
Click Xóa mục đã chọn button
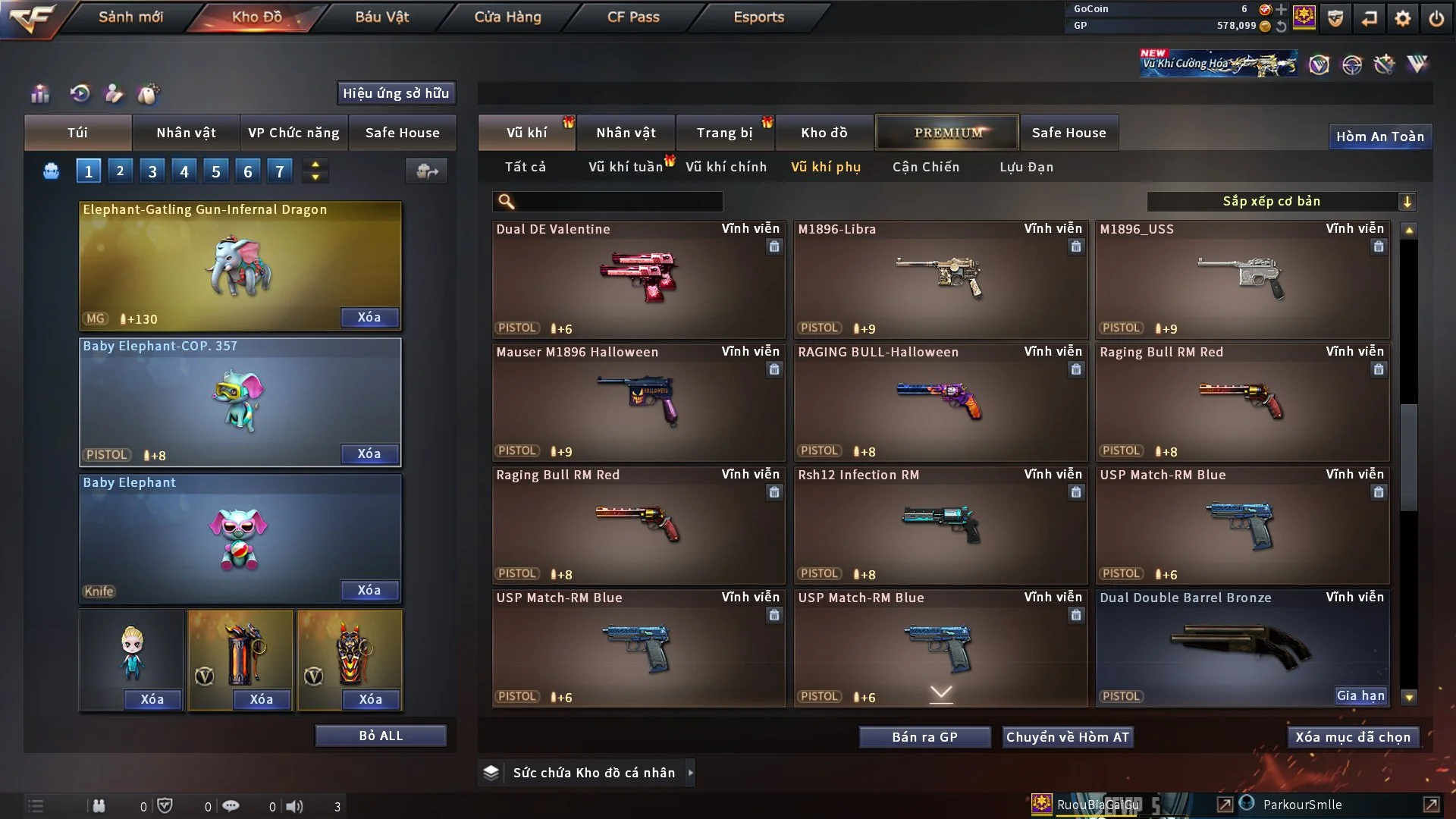pyautogui.click(x=1352, y=737)
